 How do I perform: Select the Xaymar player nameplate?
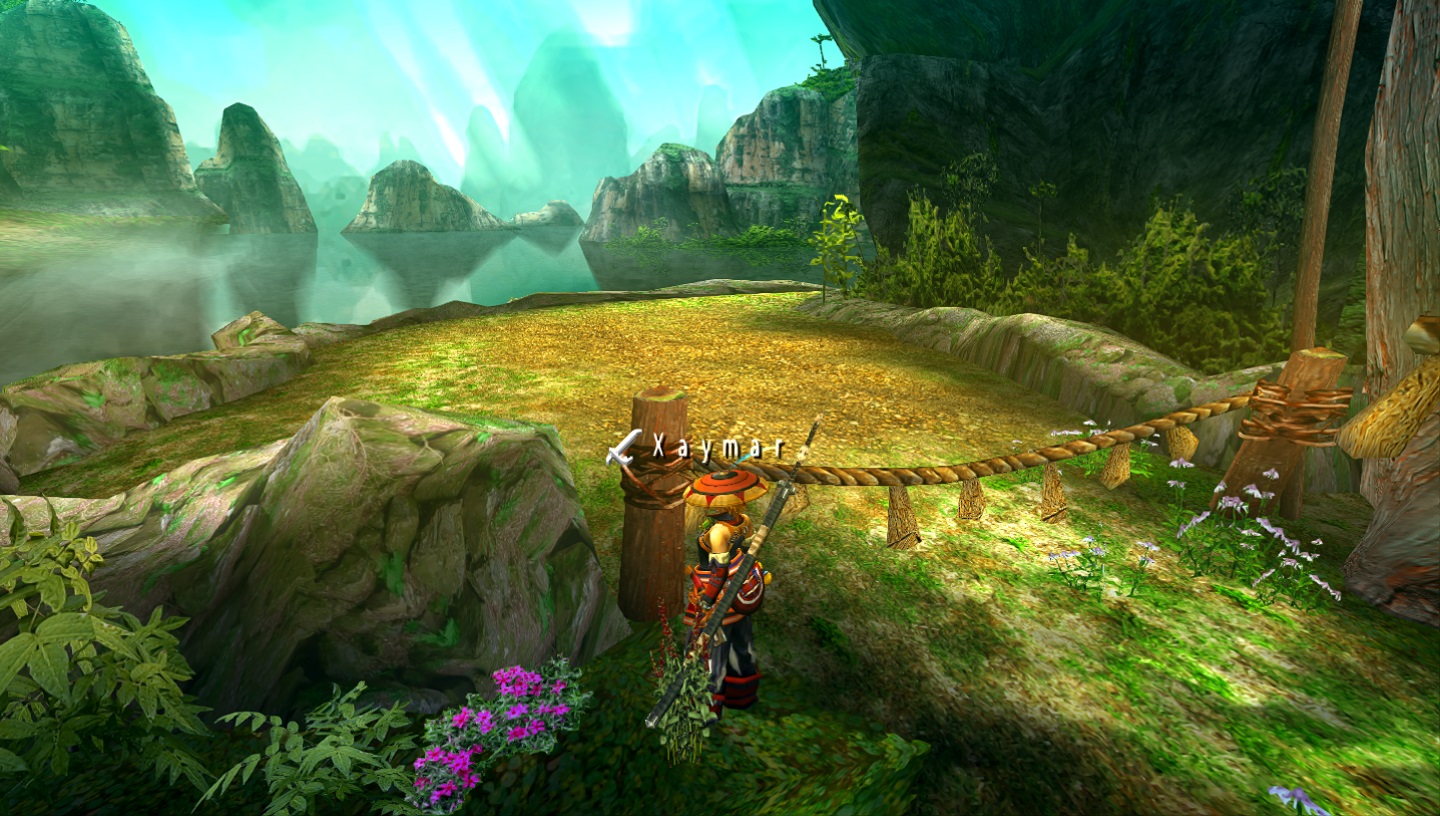coord(718,448)
